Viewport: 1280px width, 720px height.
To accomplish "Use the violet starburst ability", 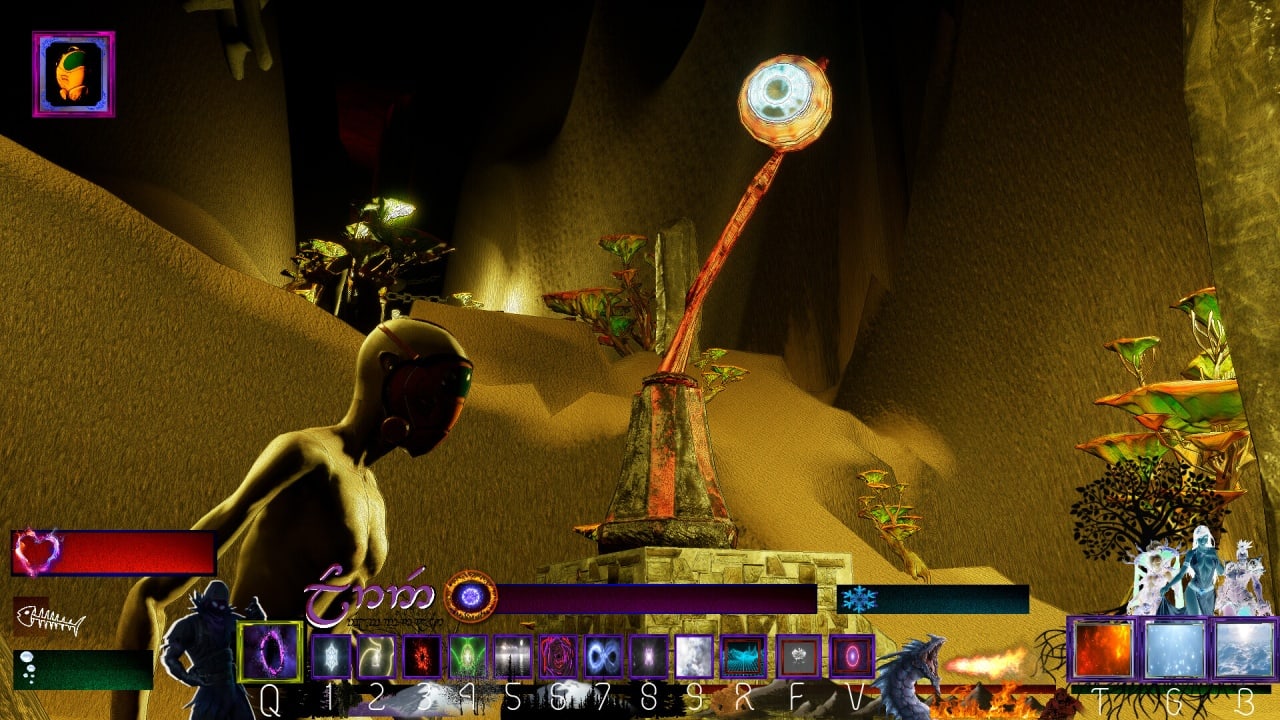I will (x=648, y=657).
